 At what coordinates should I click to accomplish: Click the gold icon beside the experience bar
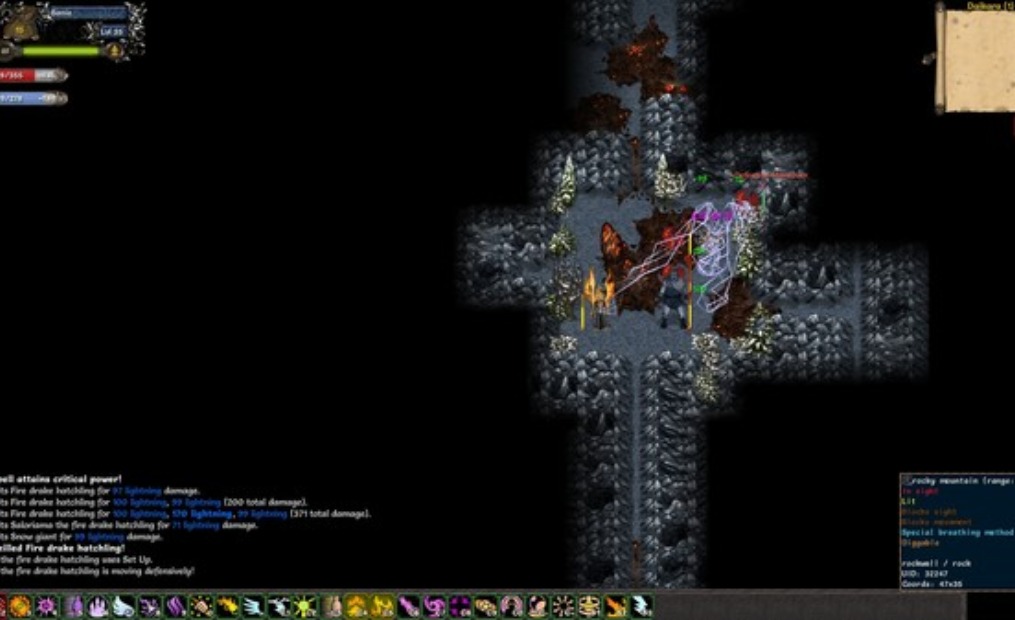tap(118, 51)
